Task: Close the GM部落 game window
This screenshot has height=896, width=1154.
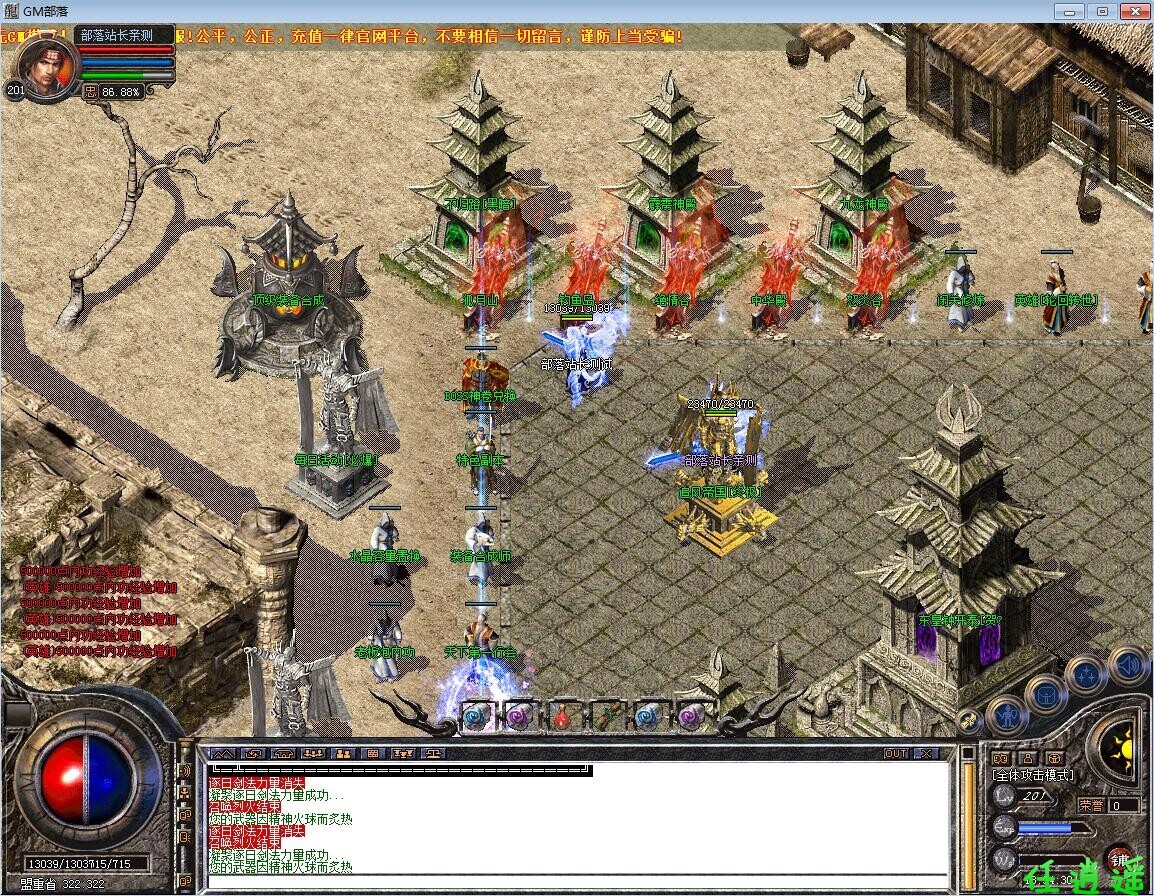Action: point(1133,11)
